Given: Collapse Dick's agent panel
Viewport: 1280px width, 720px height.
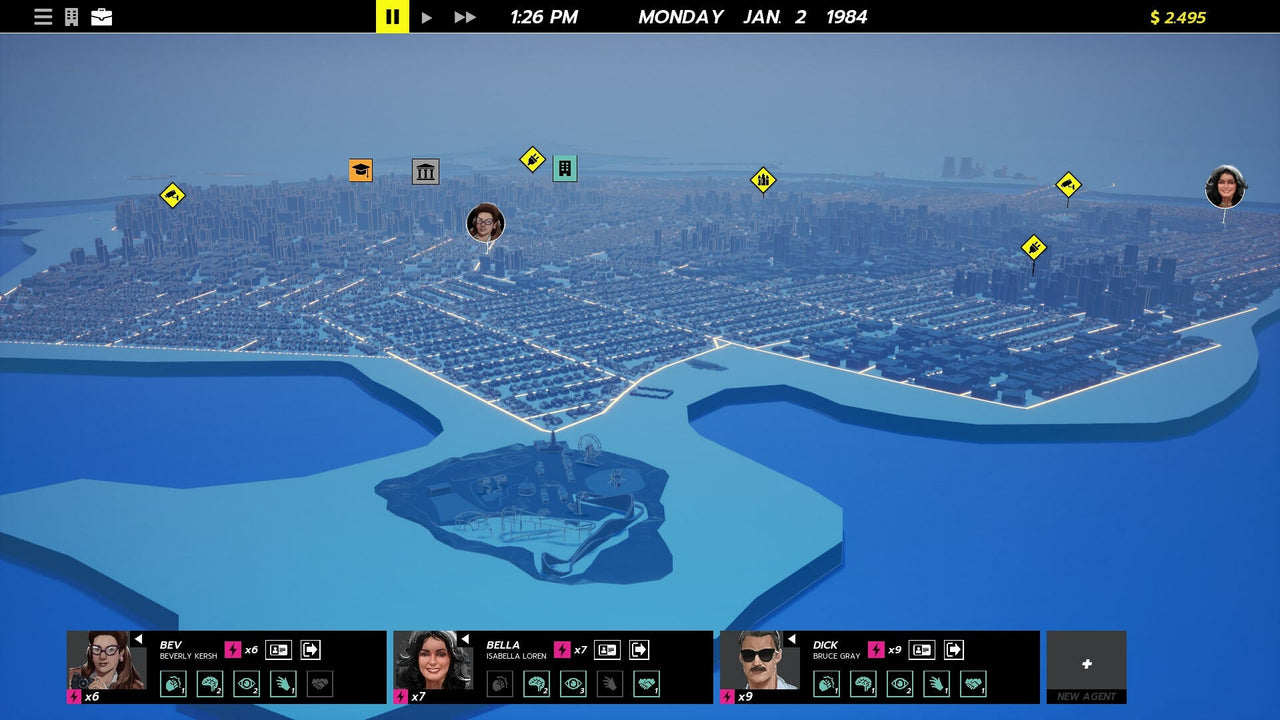Looking at the screenshot, I should click(791, 637).
